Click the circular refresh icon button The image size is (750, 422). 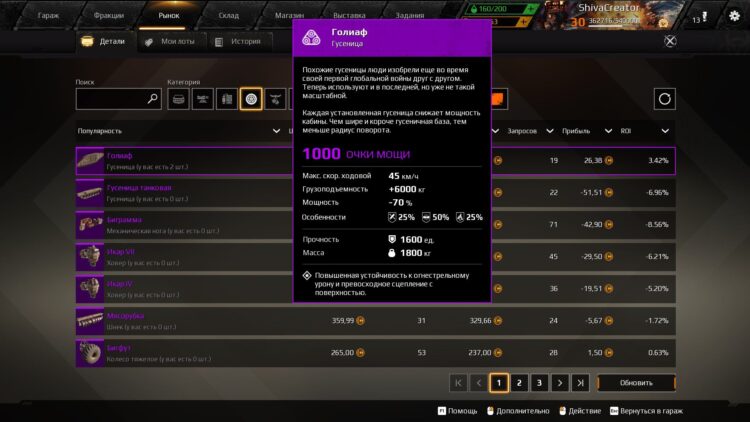pos(665,99)
